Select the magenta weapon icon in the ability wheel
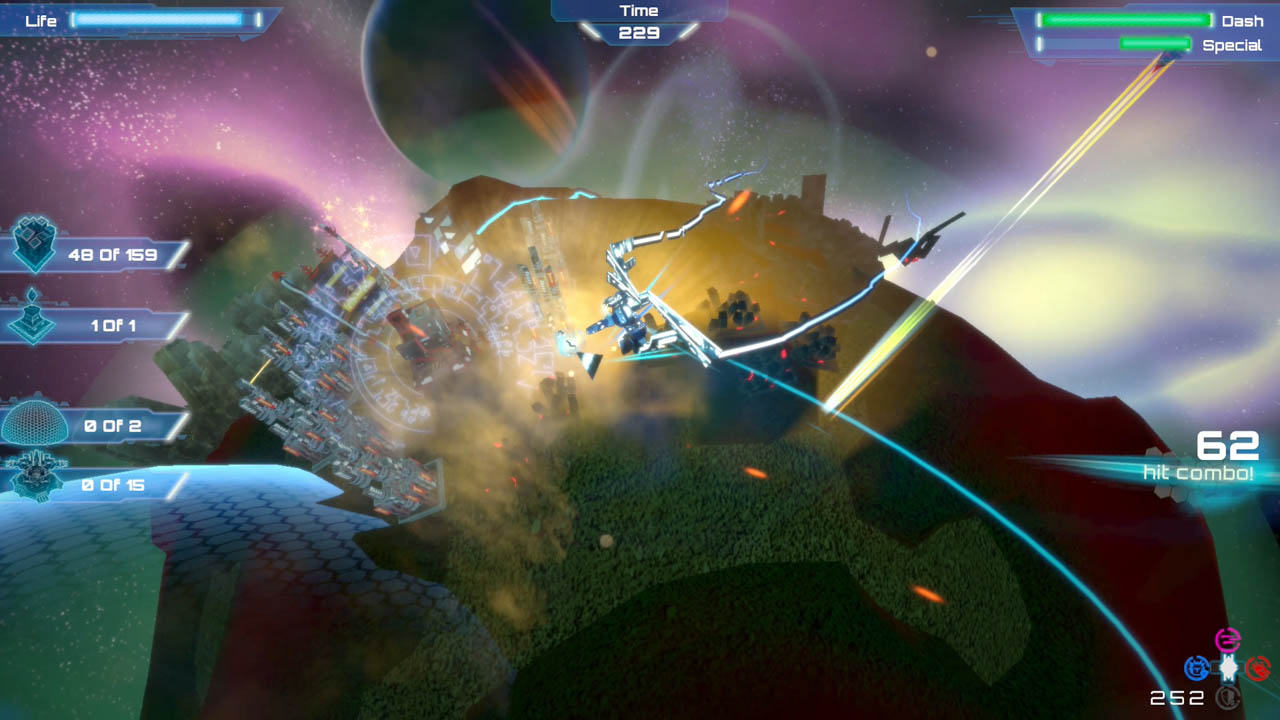 click(1228, 639)
